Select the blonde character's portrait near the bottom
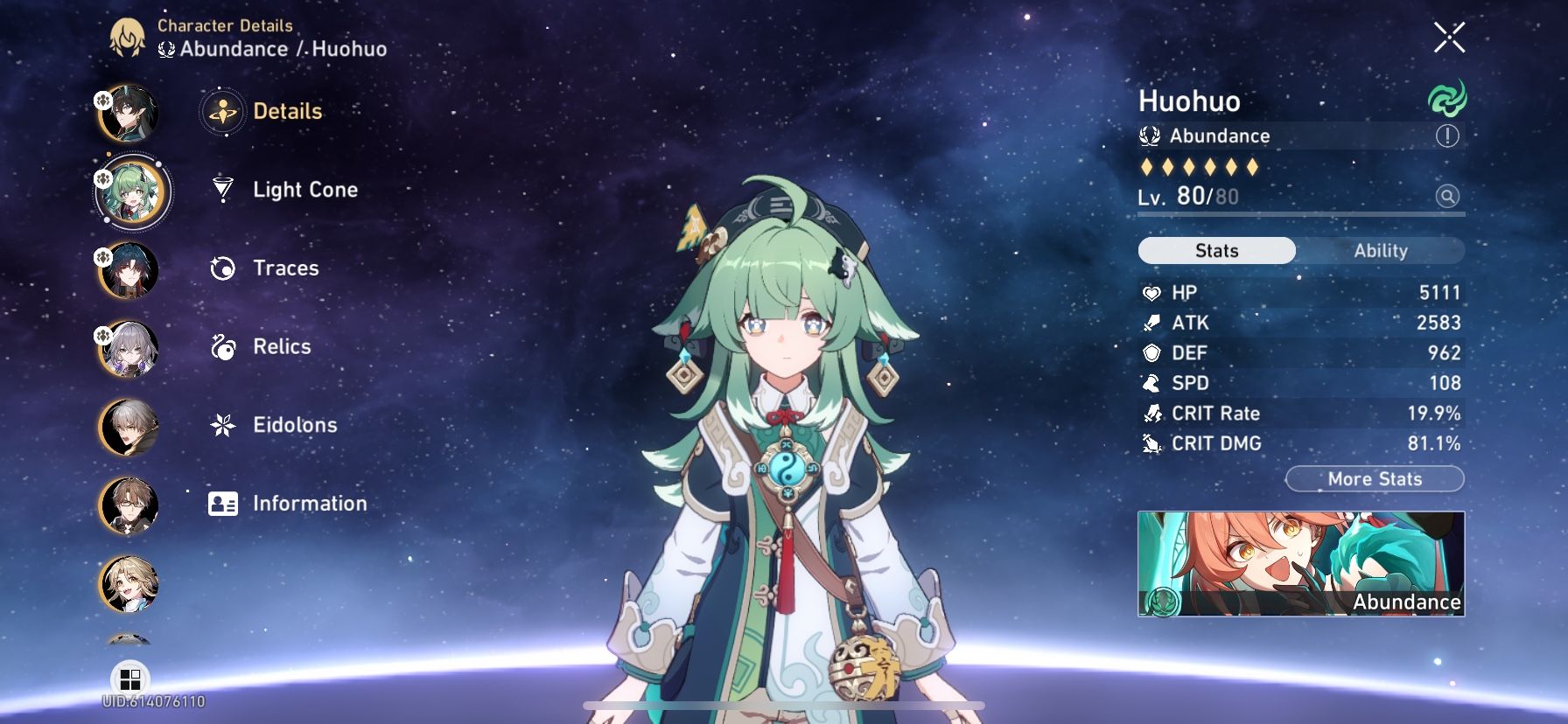This screenshot has width=1568, height=724. click(129, 583)
